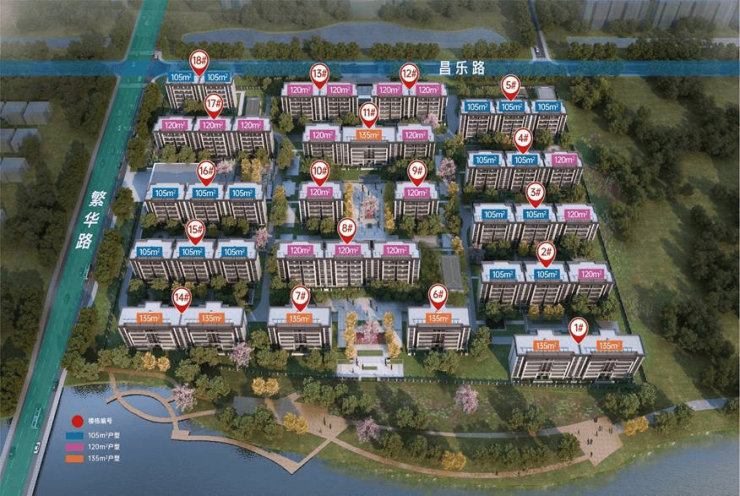Click the 4# building marker
The image size is (740, 496).
[522, 137]
